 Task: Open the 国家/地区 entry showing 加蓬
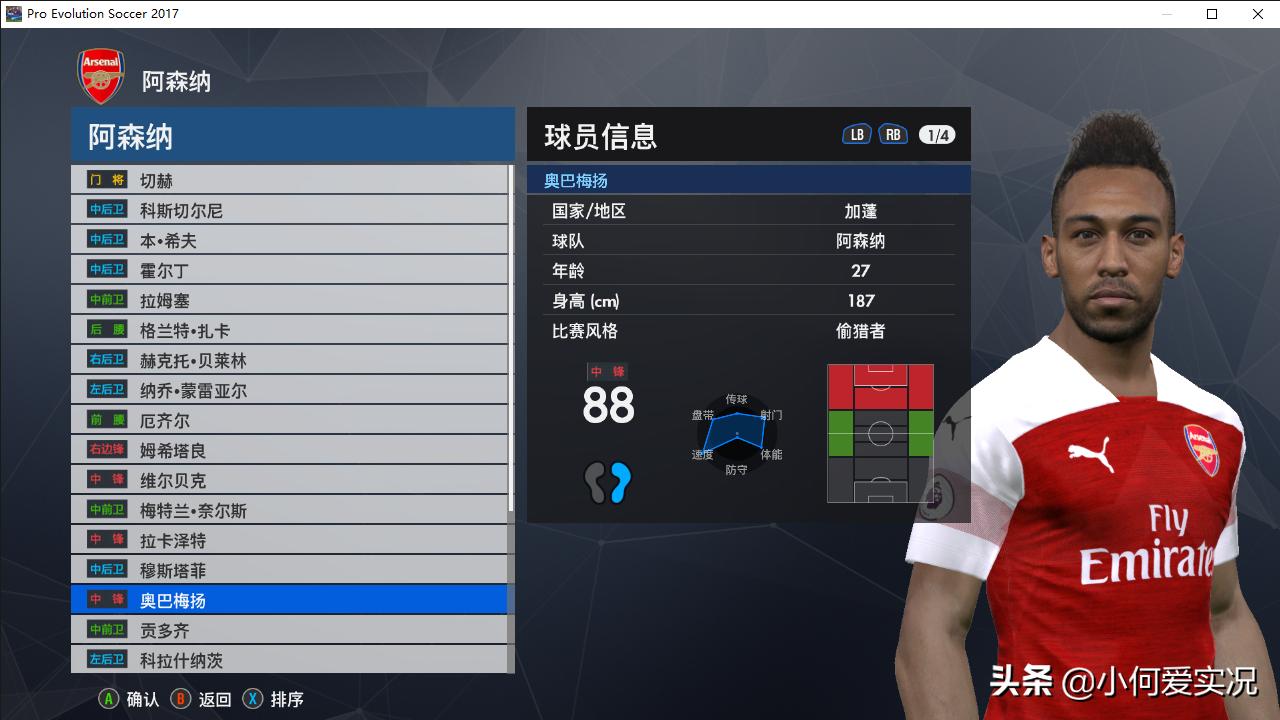(748, 211)
